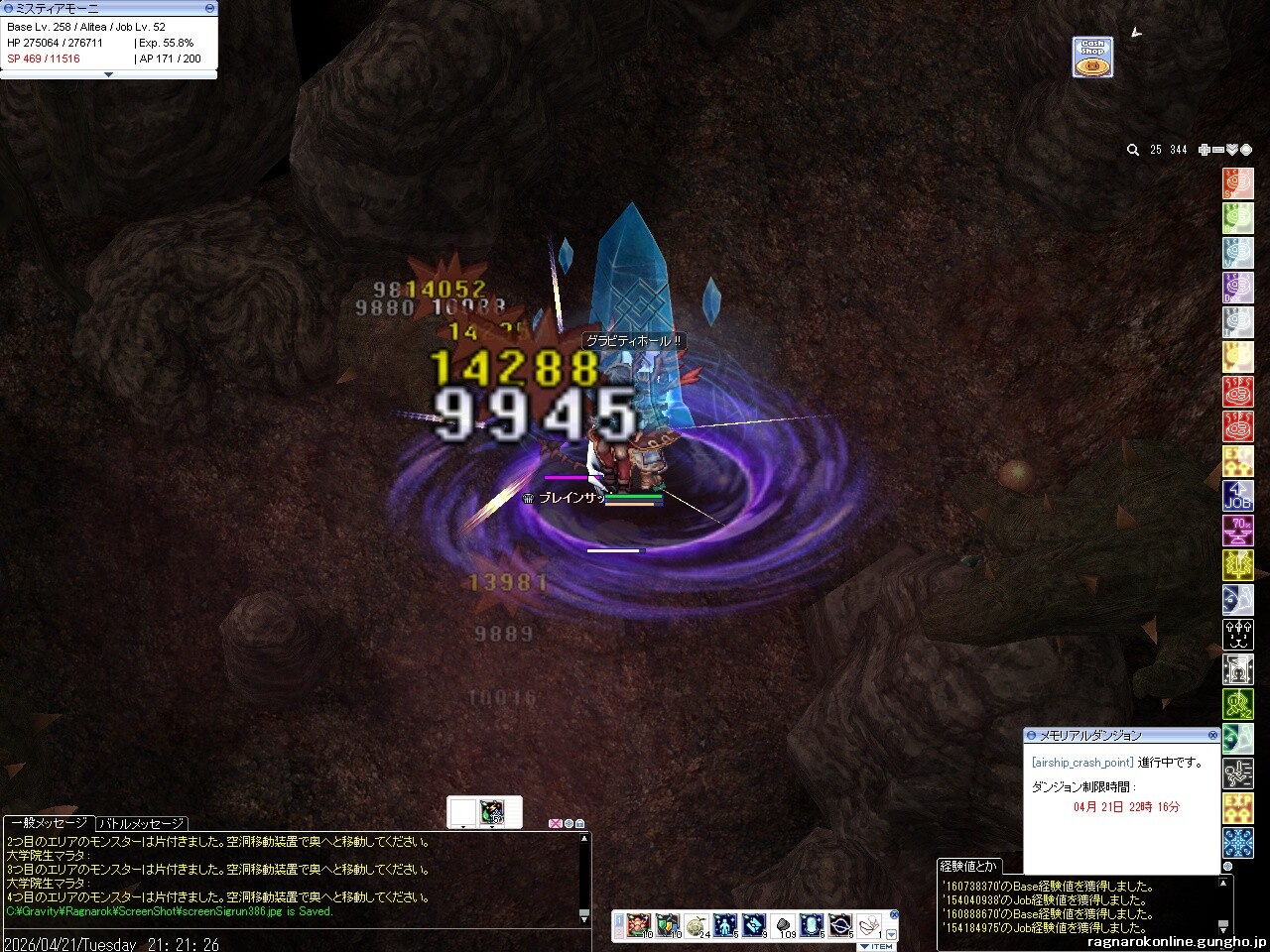The width and height of the screenshot is (1270, 952).
Task: Activate the planet ring skill on hotbar
Action: pos(840,925)
